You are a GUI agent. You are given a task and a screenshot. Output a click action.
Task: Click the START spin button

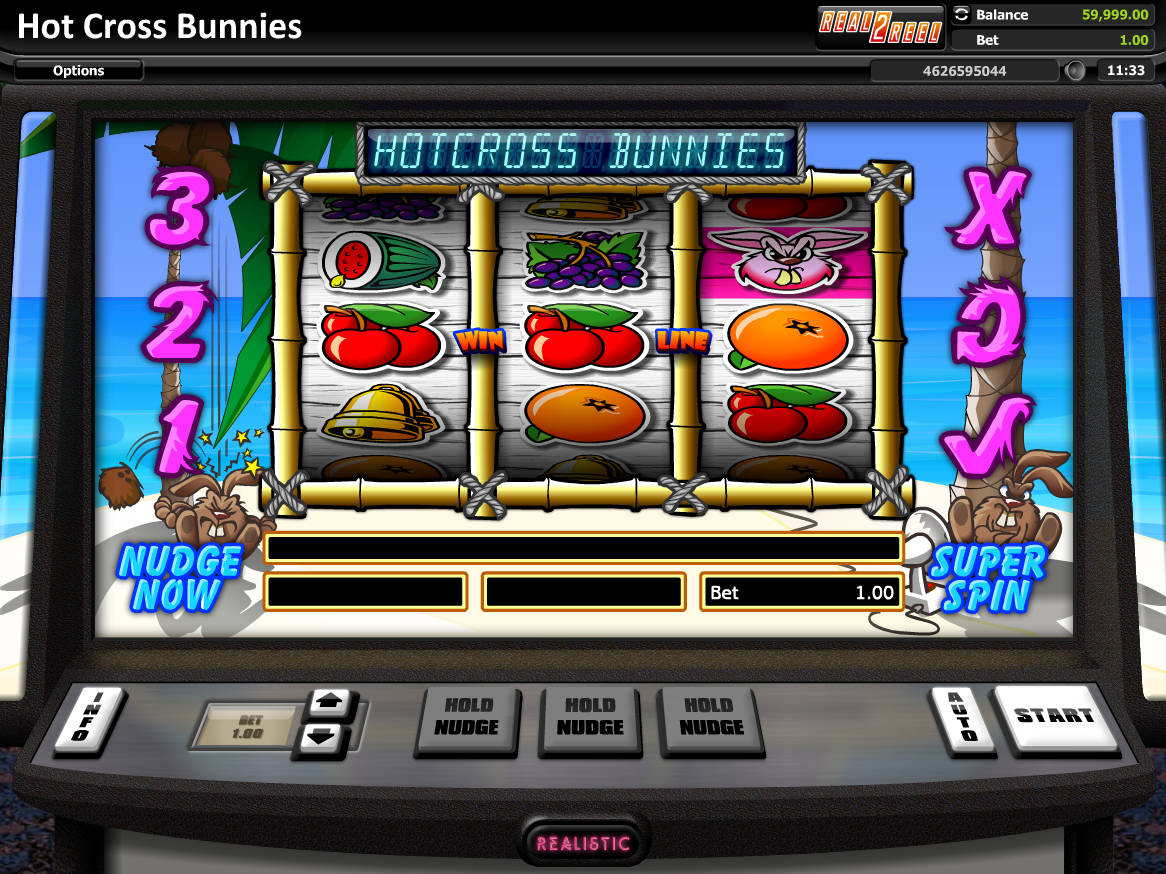tap(1055, 716)
